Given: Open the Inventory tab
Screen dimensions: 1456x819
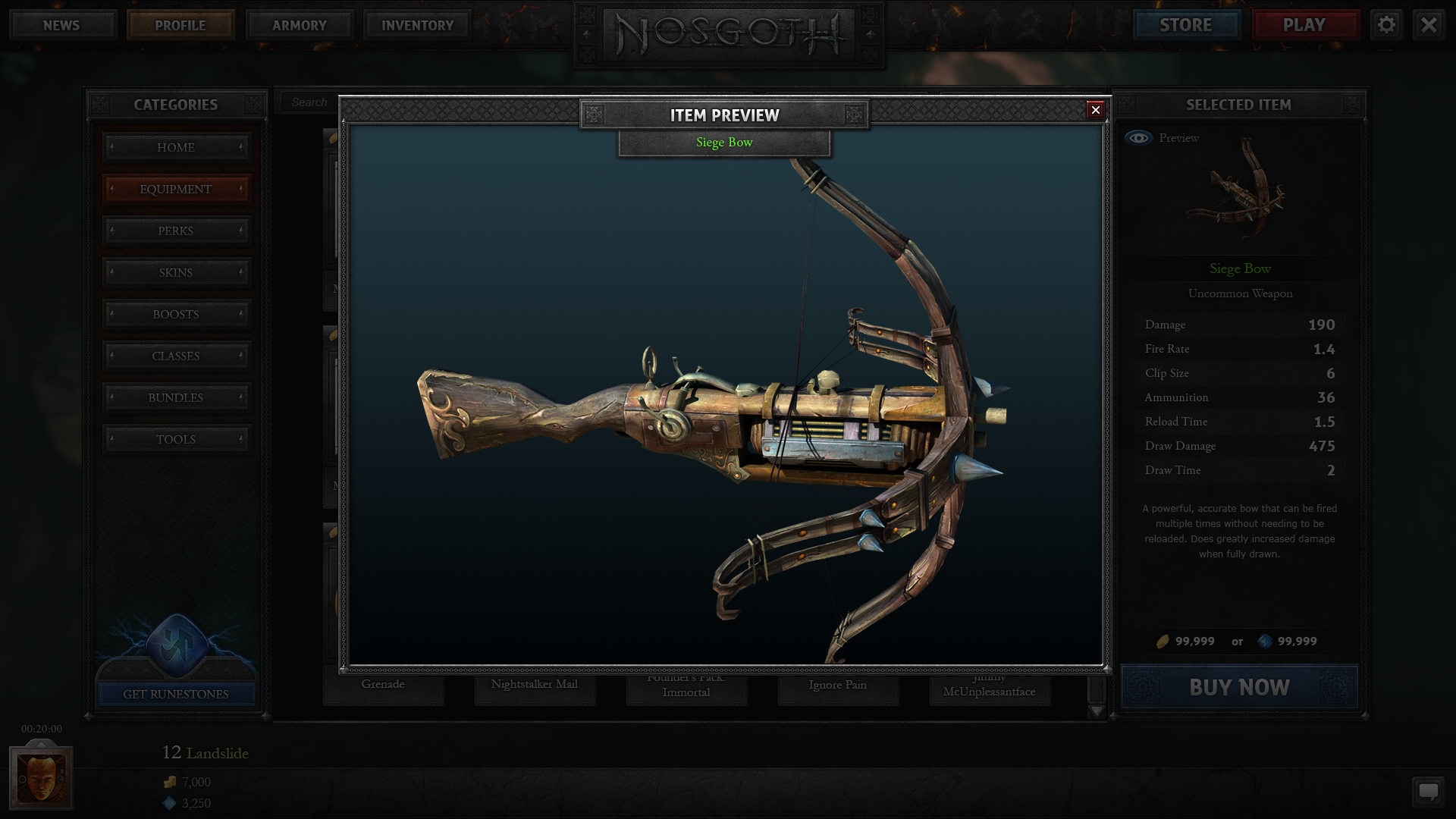Looking at the screenshot, I should click(x=417, y=25).
